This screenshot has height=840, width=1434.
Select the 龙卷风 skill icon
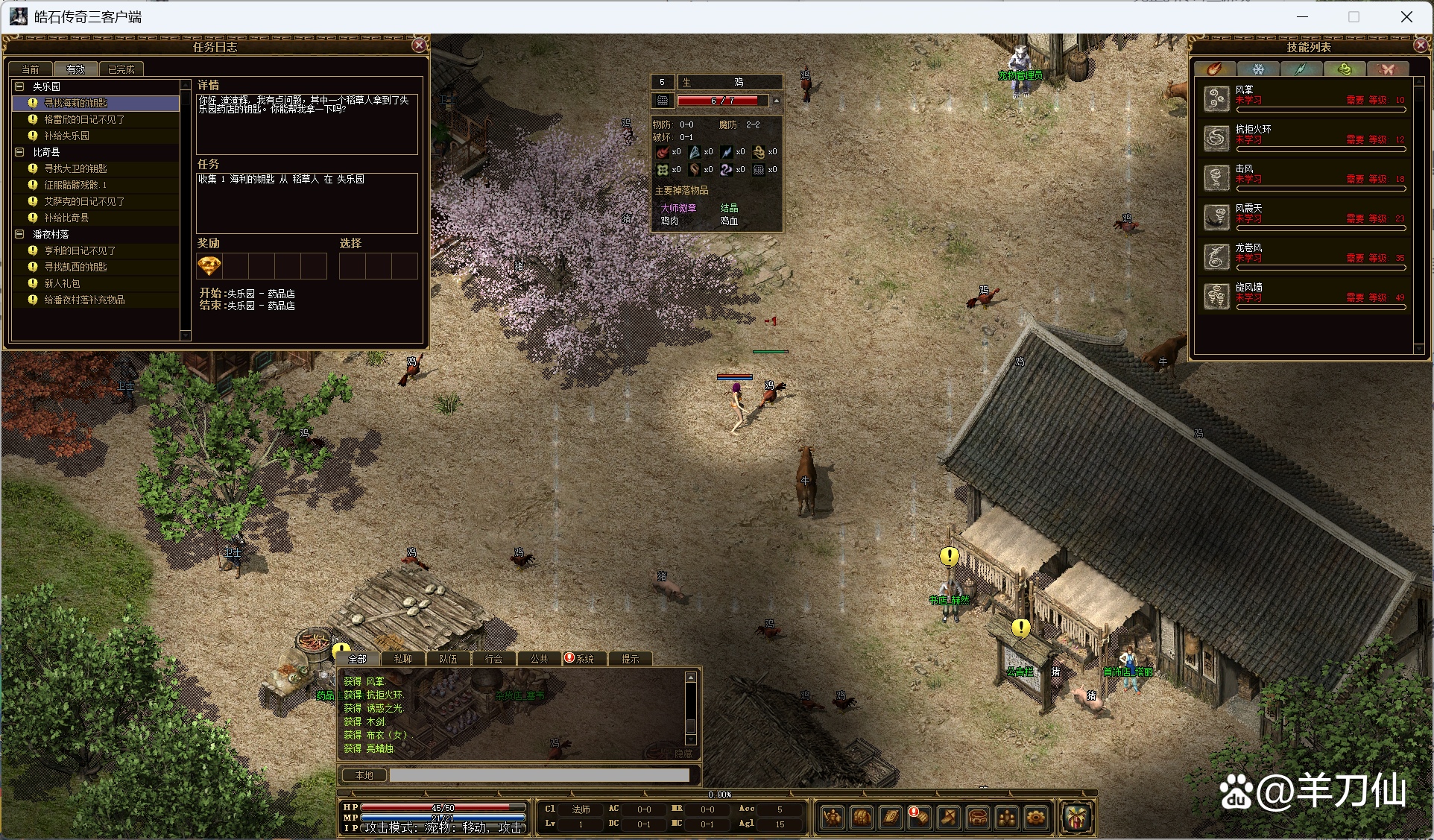pyautogui.click(x=1217, y=257)
